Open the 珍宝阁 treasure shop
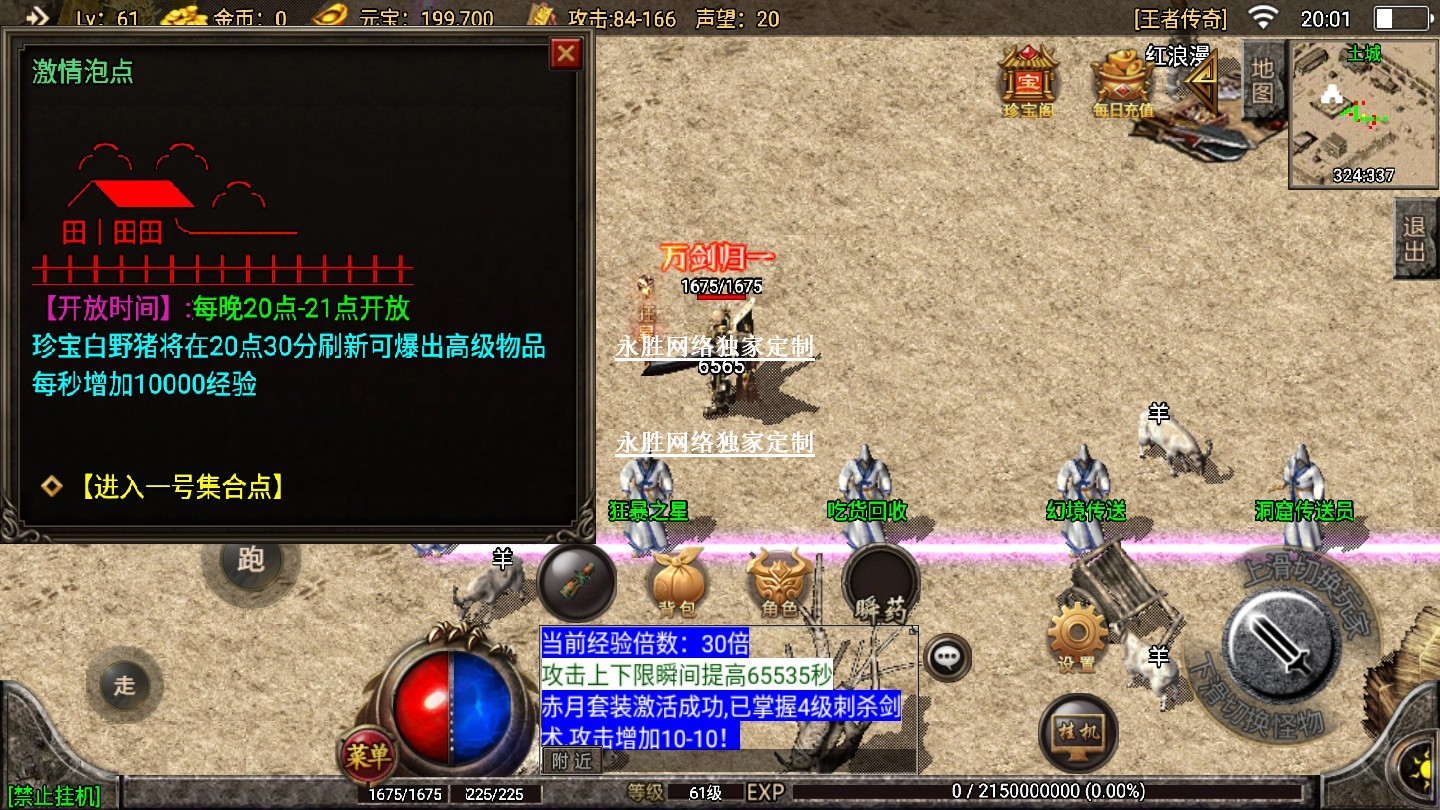 coord(1028,78)
